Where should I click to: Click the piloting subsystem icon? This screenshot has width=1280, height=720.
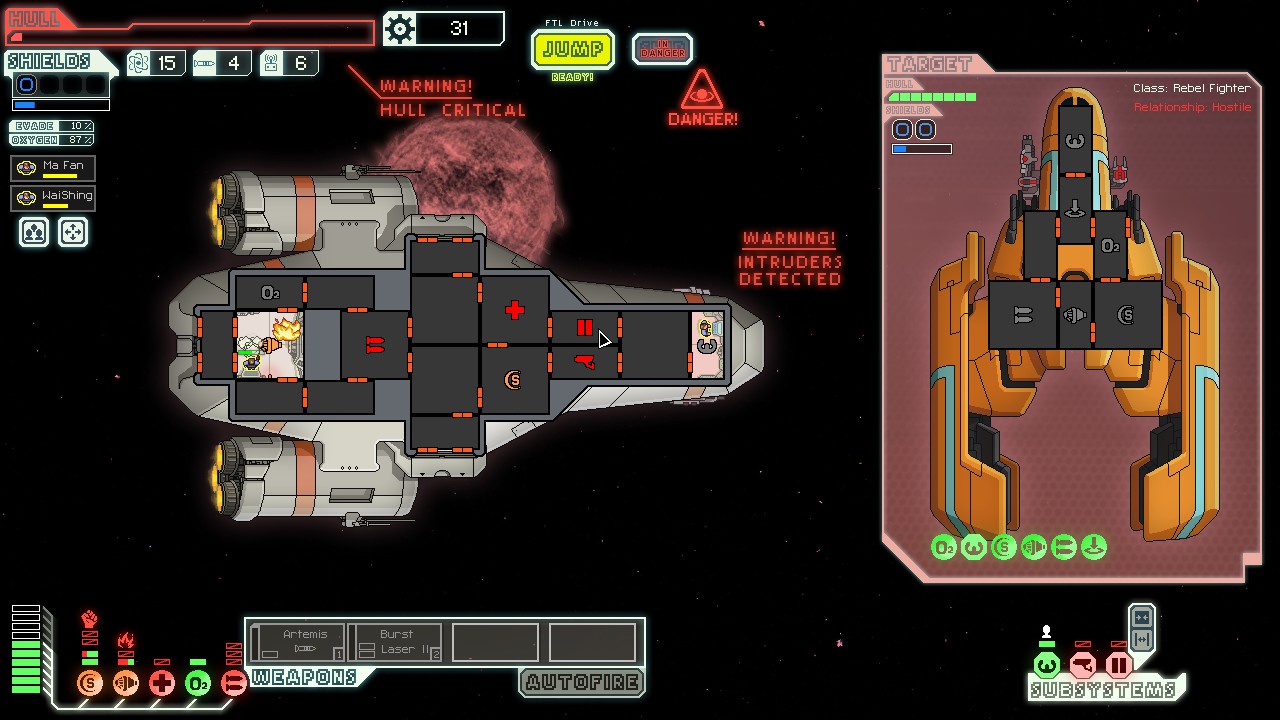pos(1047,665)
